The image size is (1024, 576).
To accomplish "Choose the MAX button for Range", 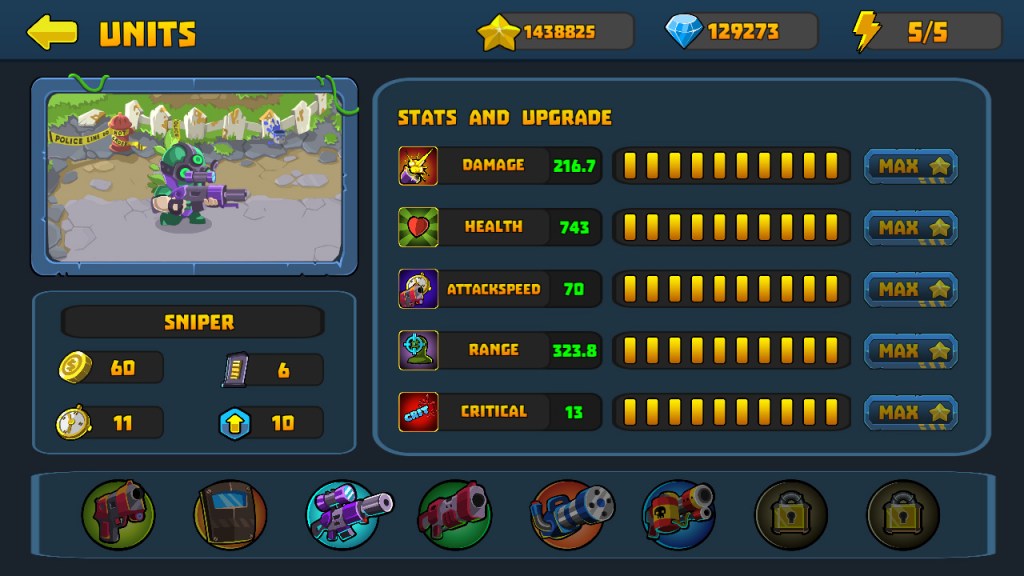I will pyautogui.click(x=911, y=351).
